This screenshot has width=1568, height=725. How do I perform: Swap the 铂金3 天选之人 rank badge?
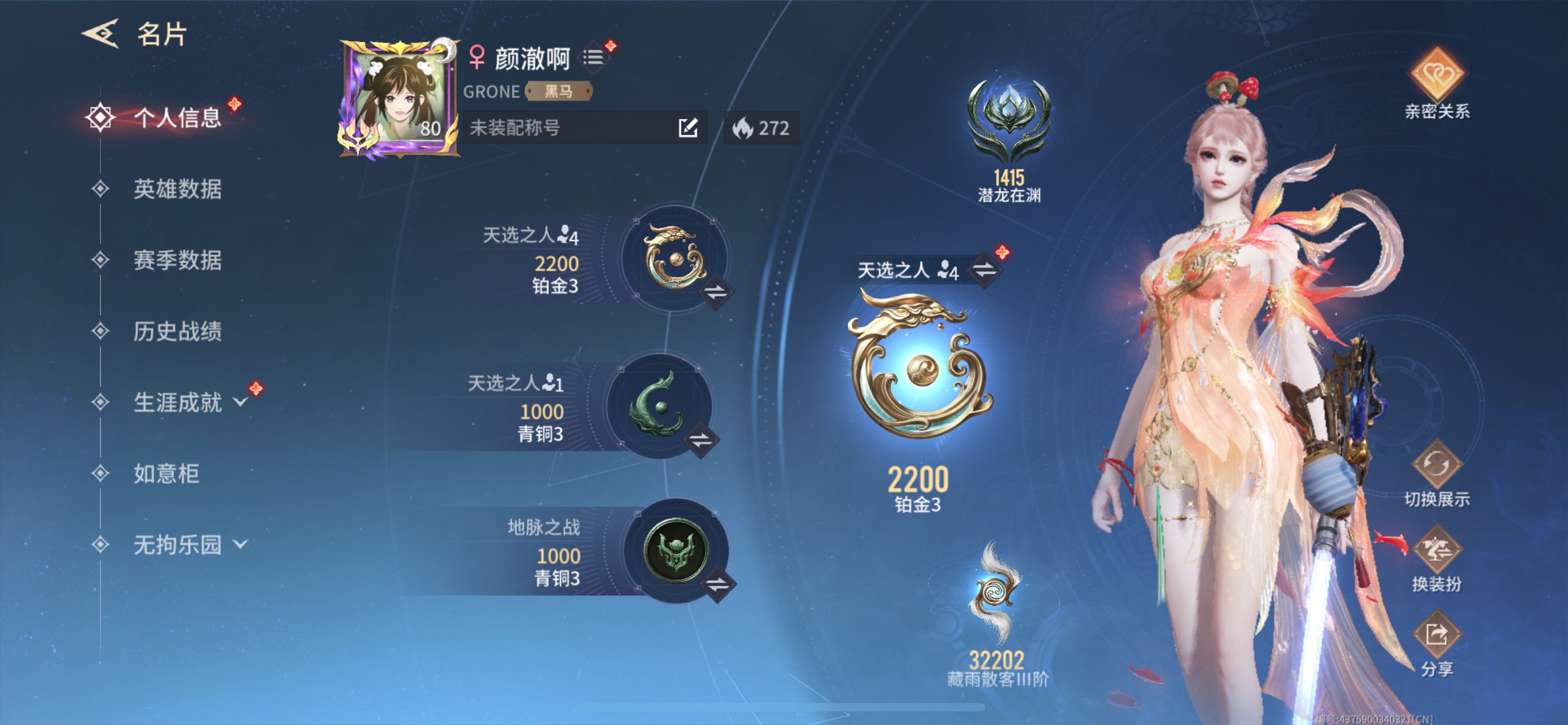tap(716, 292)
